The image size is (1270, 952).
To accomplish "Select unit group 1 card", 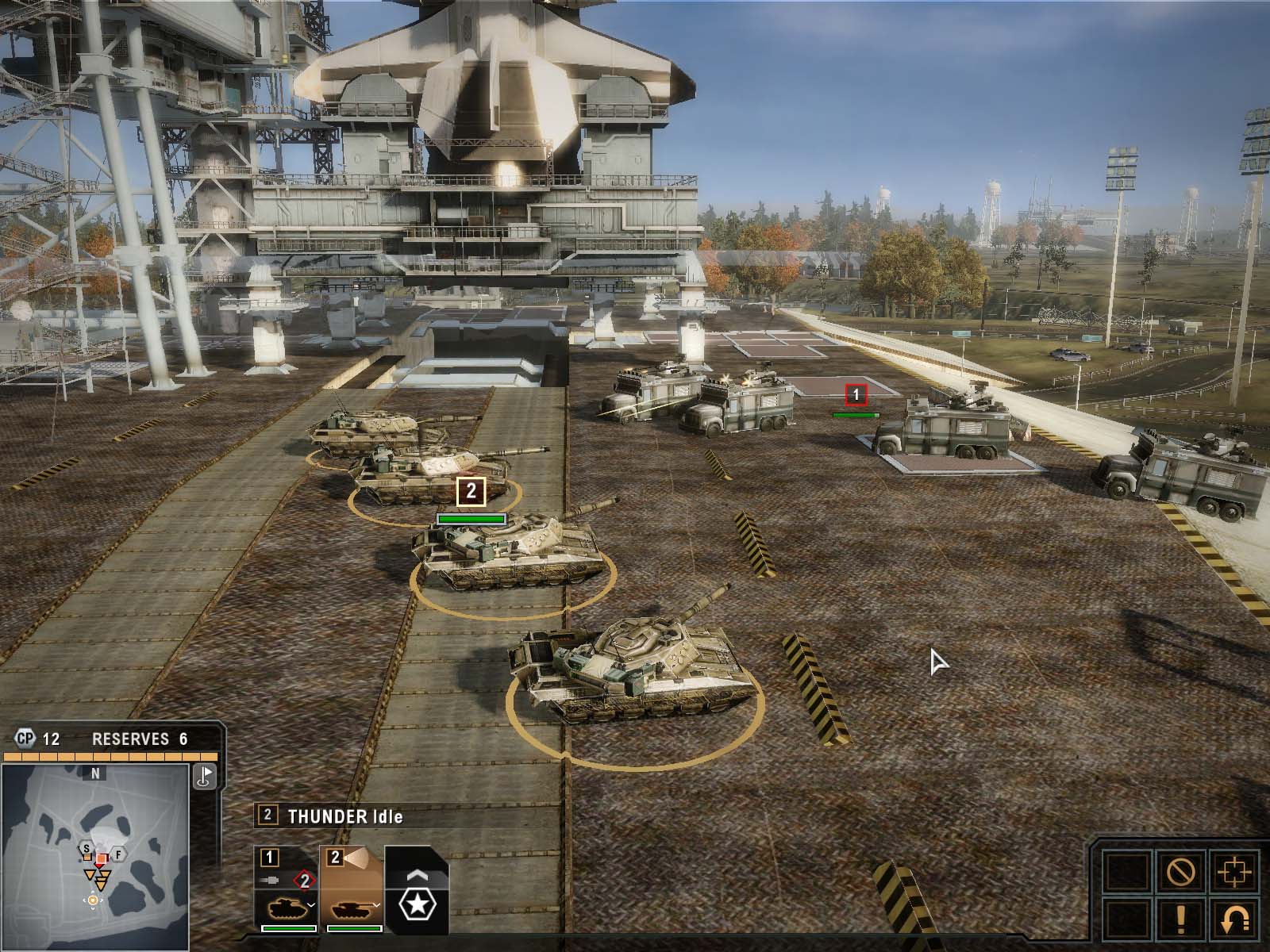I will click(x=286, y=888).
